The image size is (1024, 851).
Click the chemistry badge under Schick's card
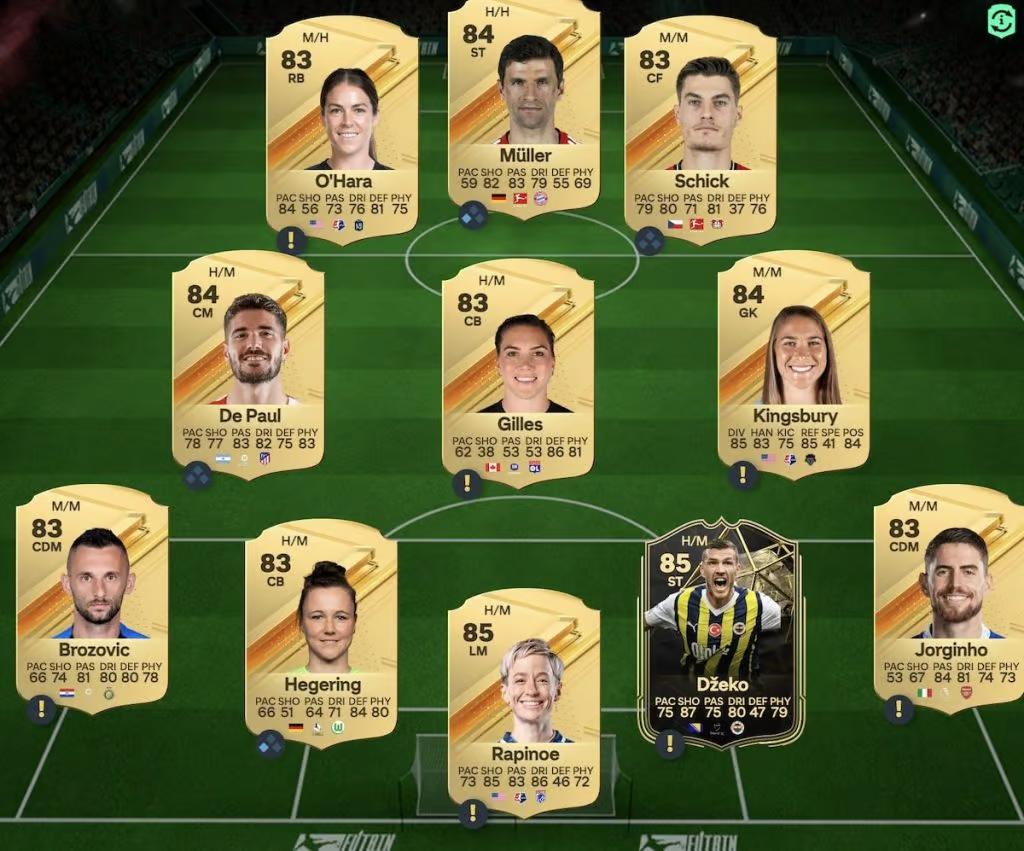click(649, 240)
